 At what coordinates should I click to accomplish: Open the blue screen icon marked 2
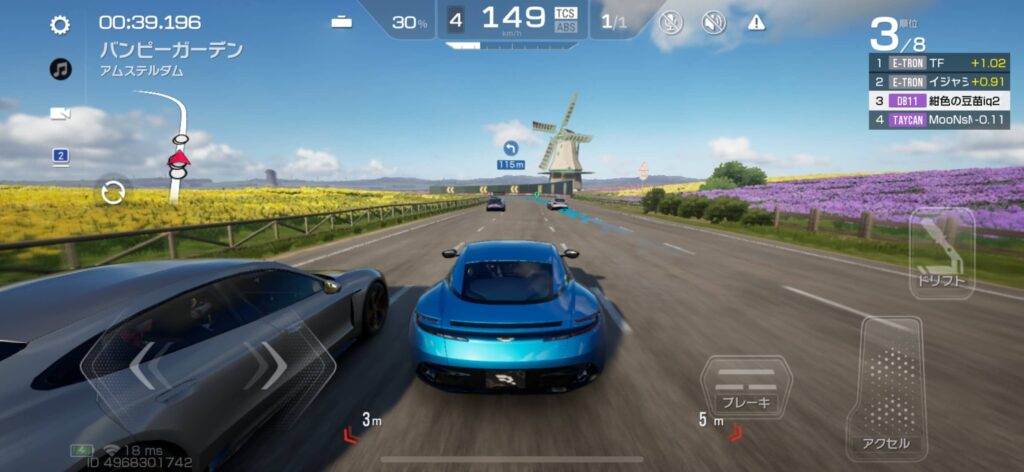point(60,156)
